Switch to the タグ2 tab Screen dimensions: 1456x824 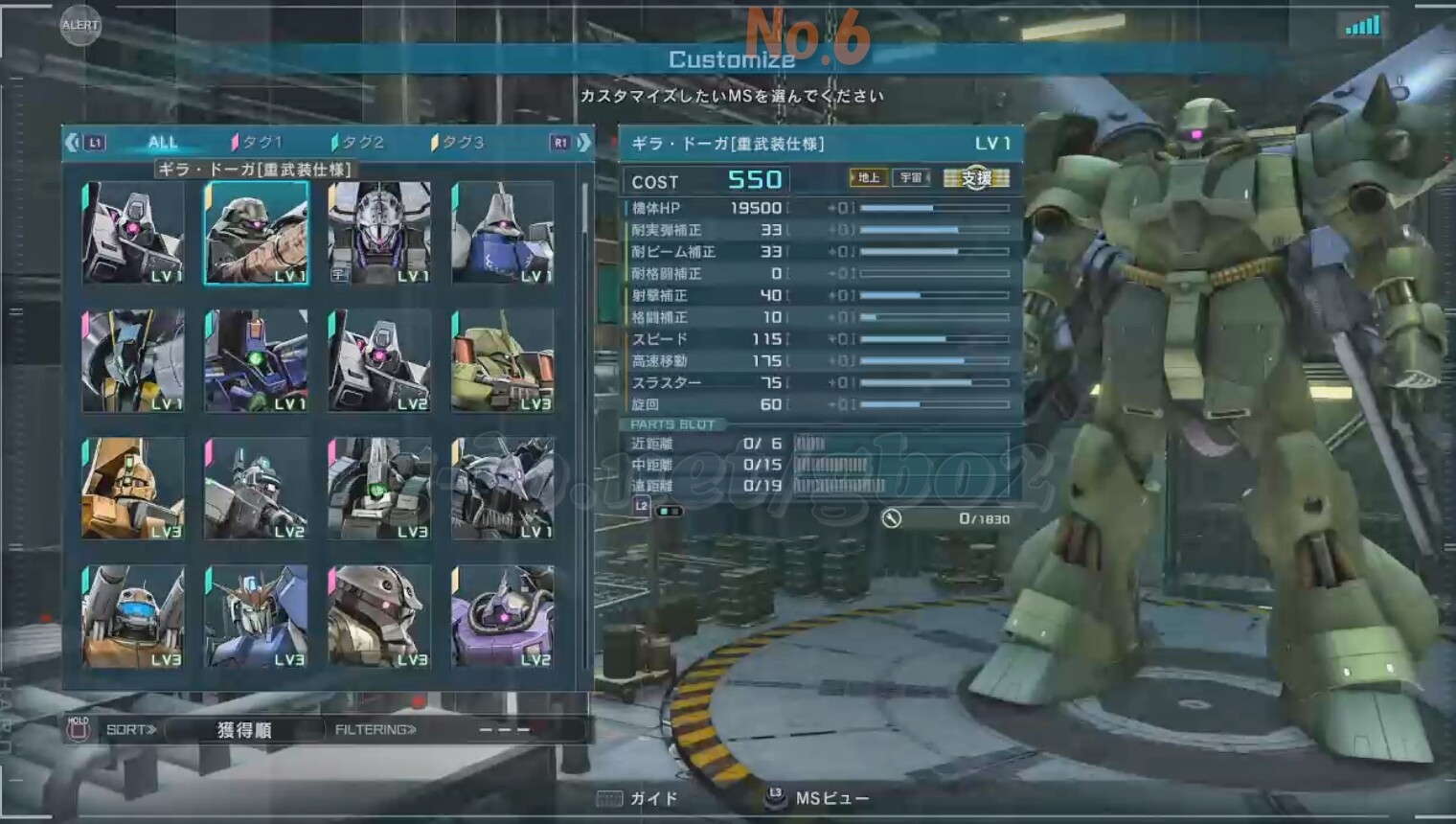(x=359, y=143)
